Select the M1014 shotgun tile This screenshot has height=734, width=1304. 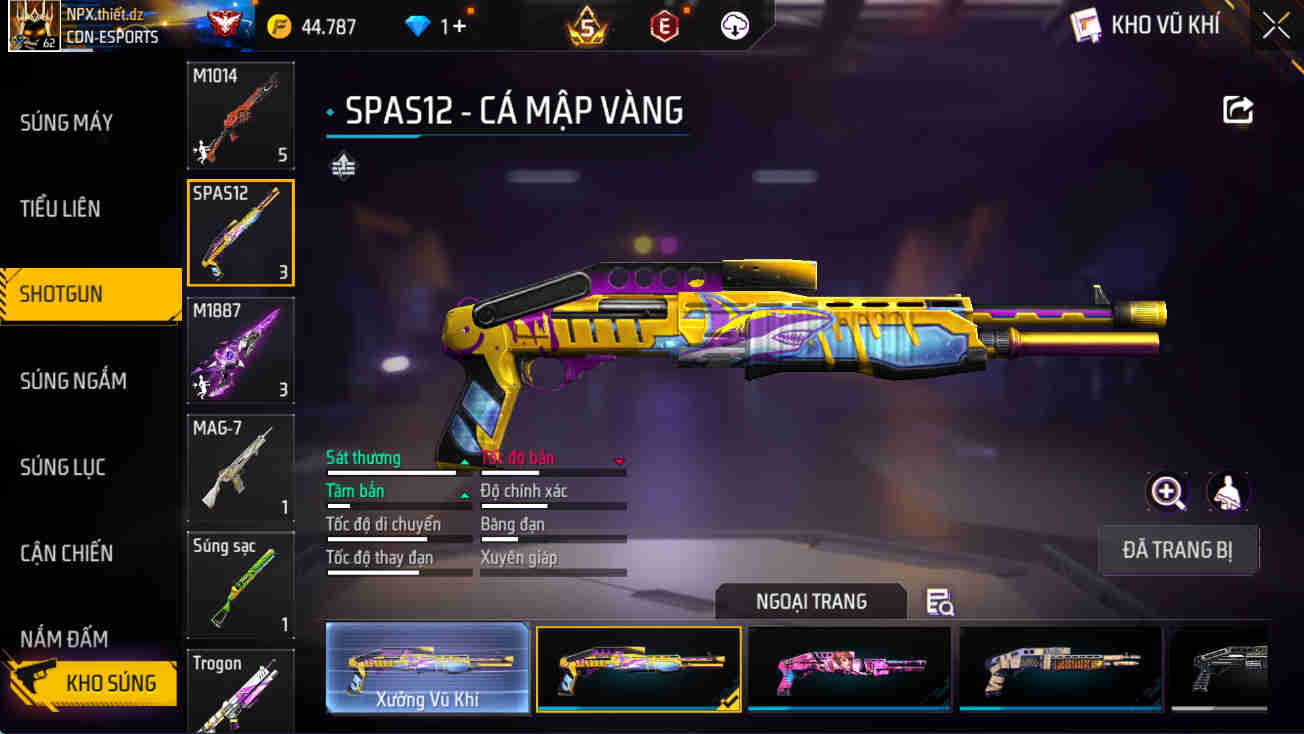[x=240, y=116]
